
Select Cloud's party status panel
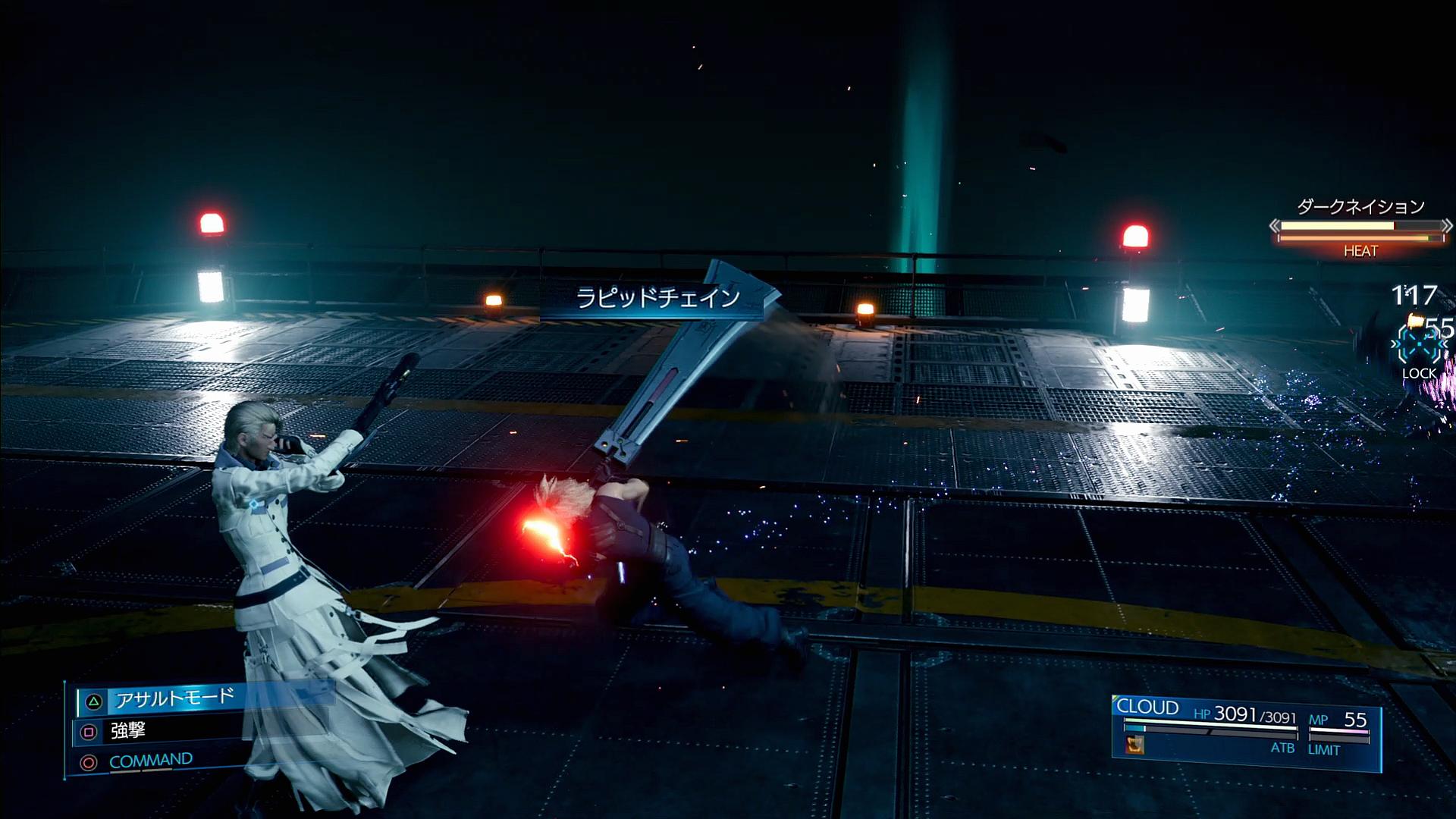[1246, 733]
